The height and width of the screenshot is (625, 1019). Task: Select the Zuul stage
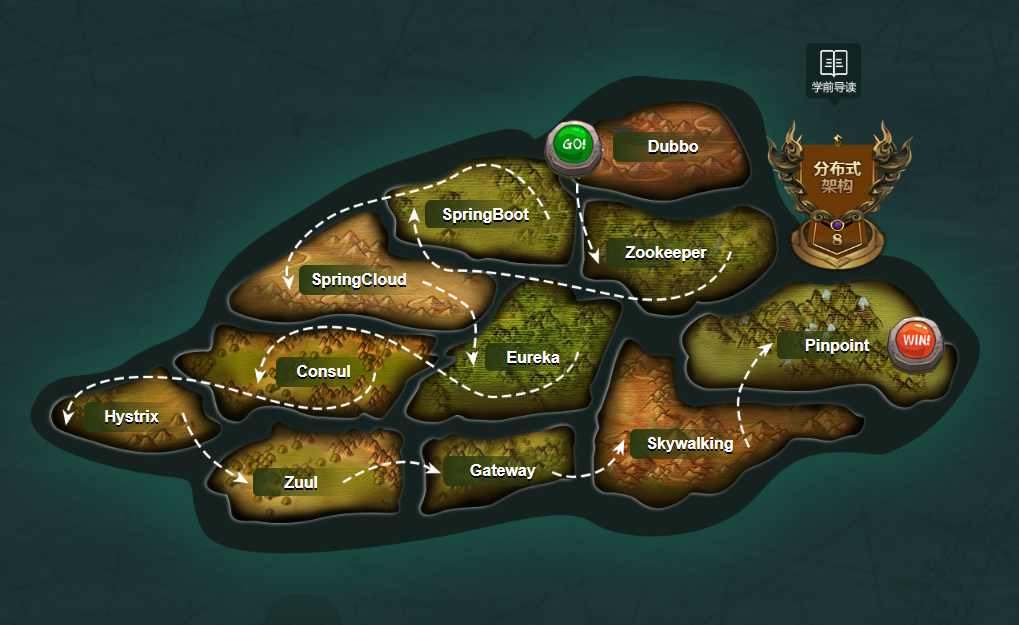coord(300,483)
